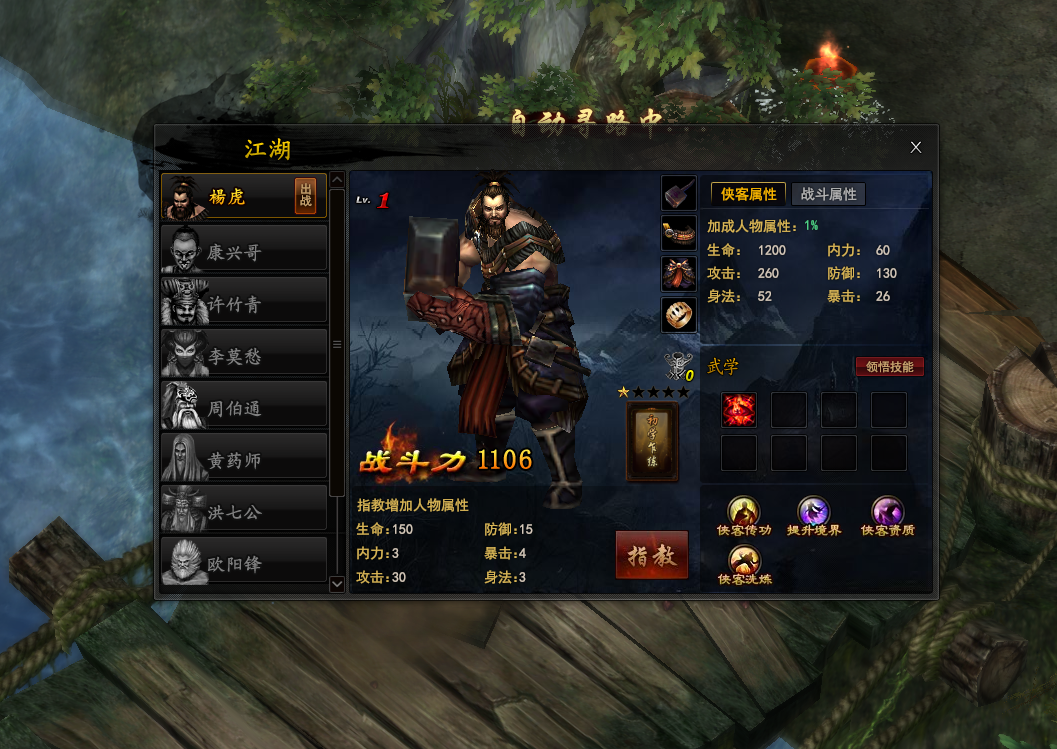Select the red flame martial skill icon
Screen dimensions: 1057x749
(739, 410)
